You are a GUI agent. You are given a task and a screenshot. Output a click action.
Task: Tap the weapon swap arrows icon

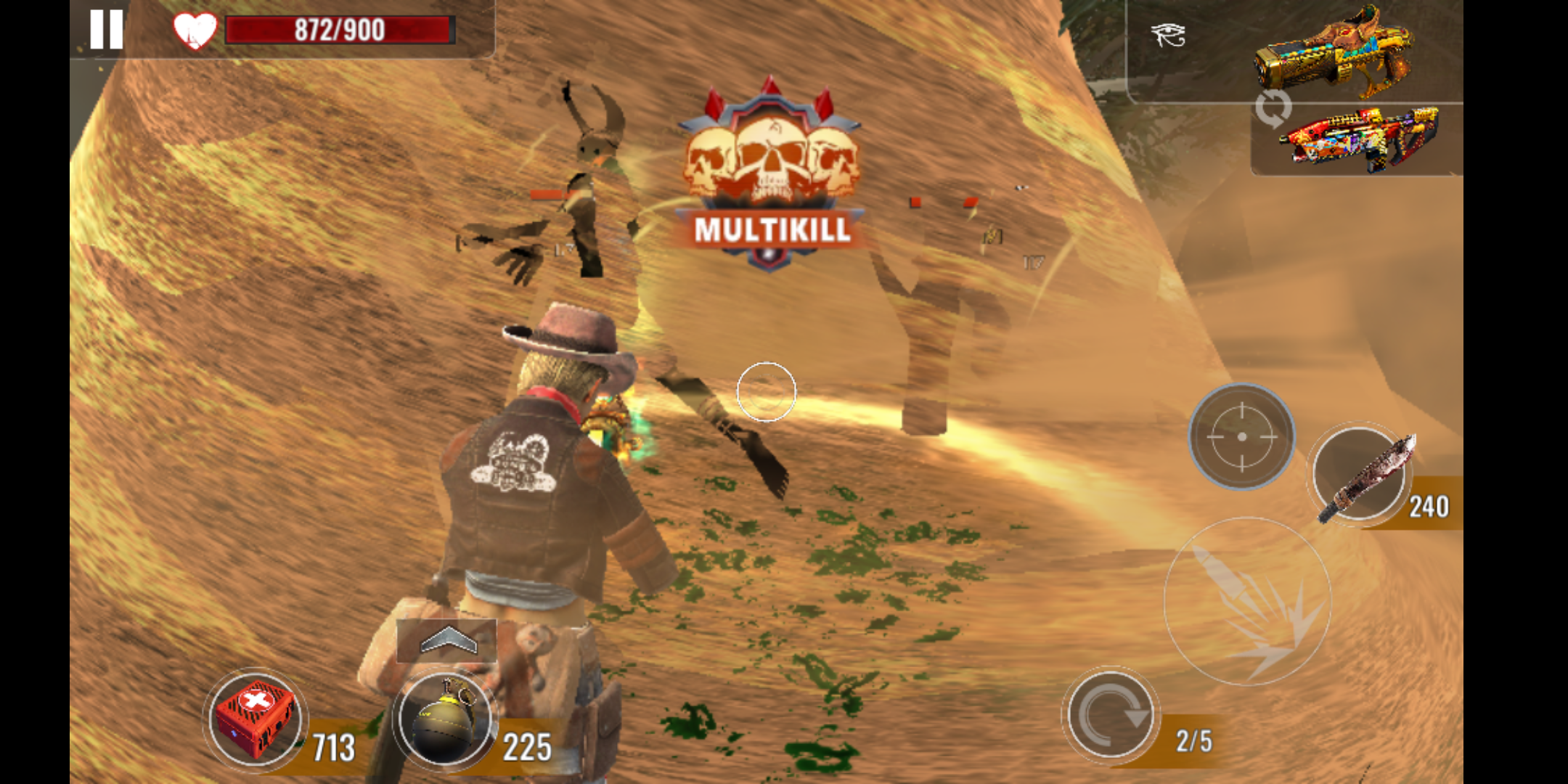pyautogui.click(x=1273, y=108)
